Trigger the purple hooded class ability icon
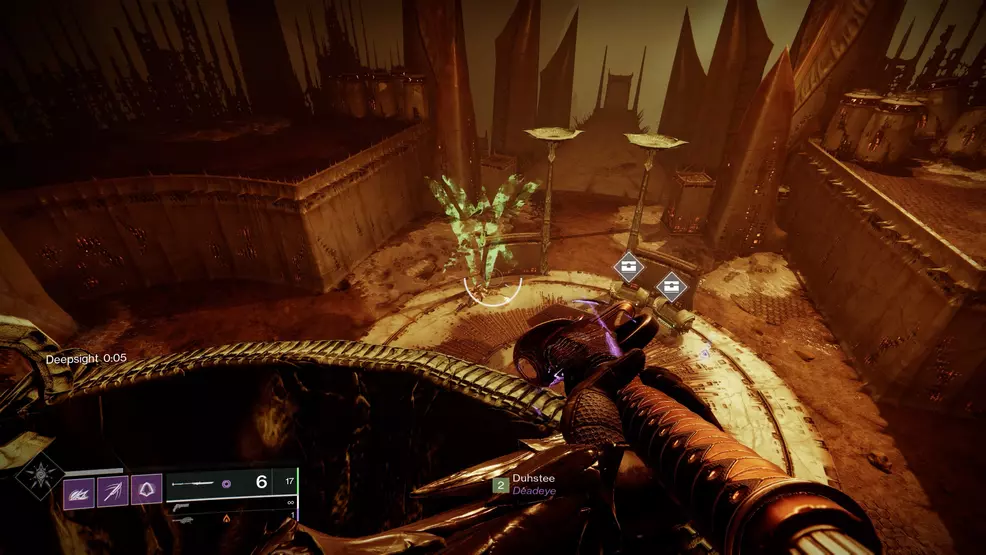This screenshot has width=986, height=555. point(146,490)
